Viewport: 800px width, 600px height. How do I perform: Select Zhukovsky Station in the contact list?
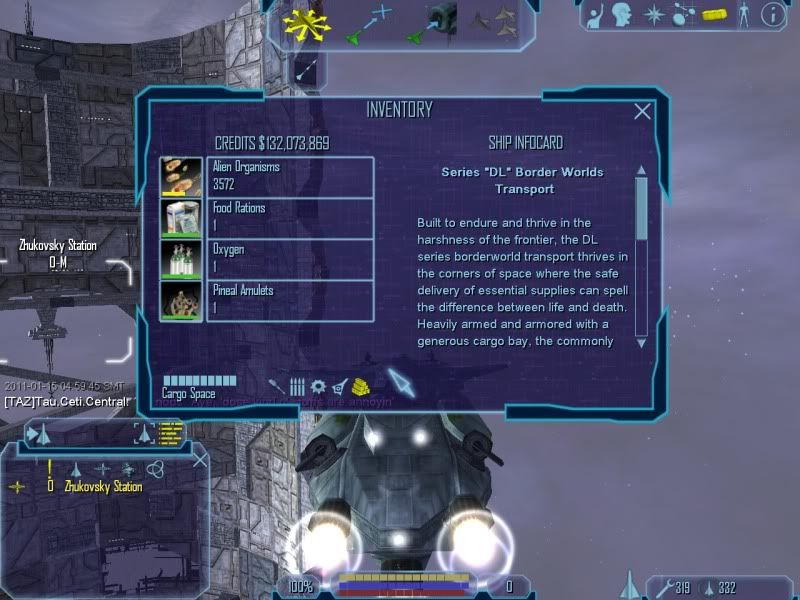click(102, 487)
